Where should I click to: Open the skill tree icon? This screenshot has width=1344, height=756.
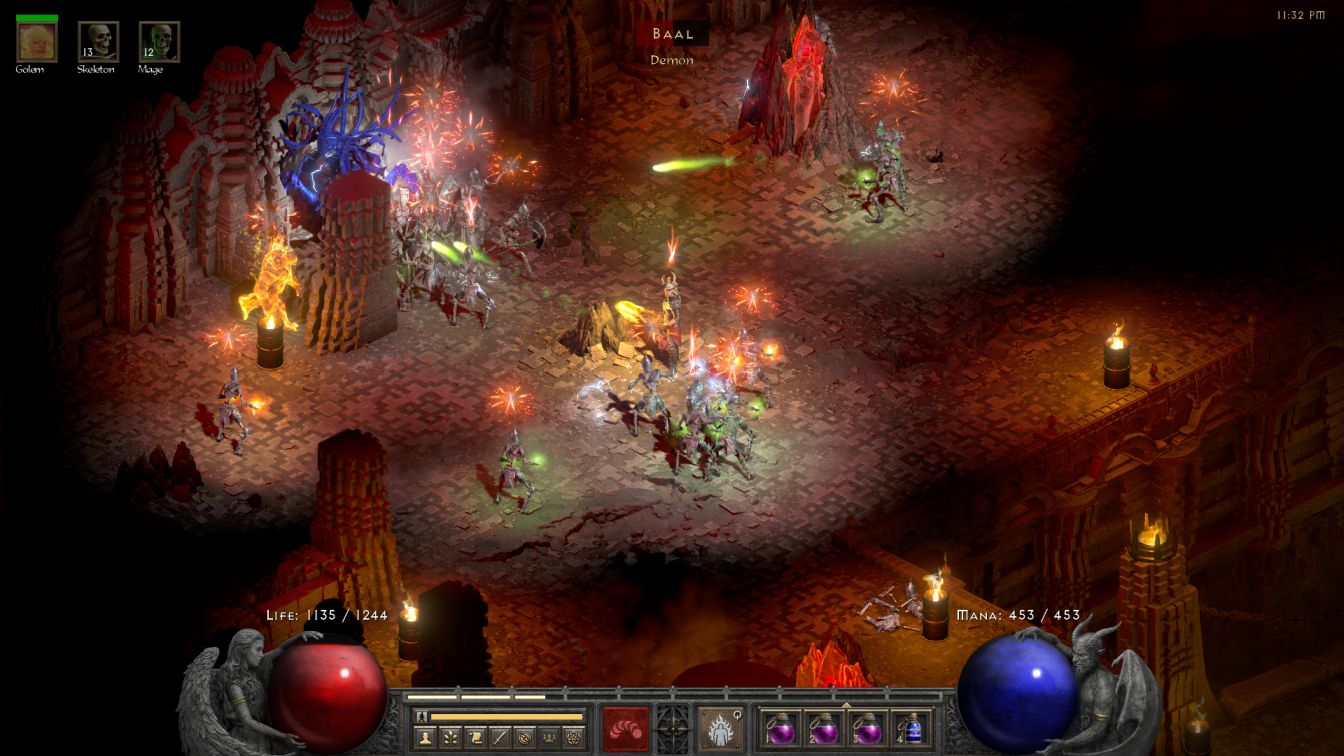pyautogui.click(x=450, y=738)
